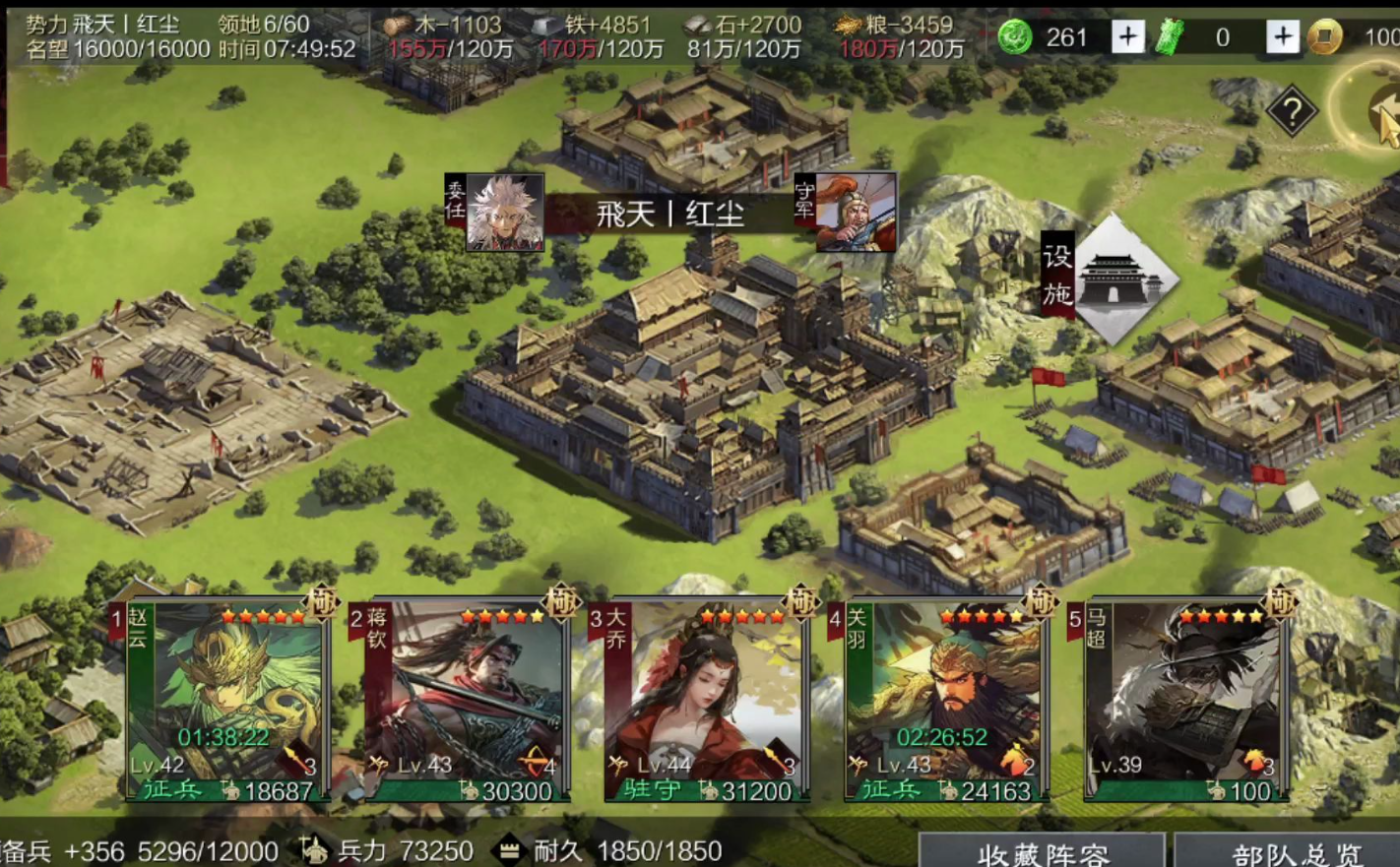Open the 设施 facilities button

point(1110,278)
